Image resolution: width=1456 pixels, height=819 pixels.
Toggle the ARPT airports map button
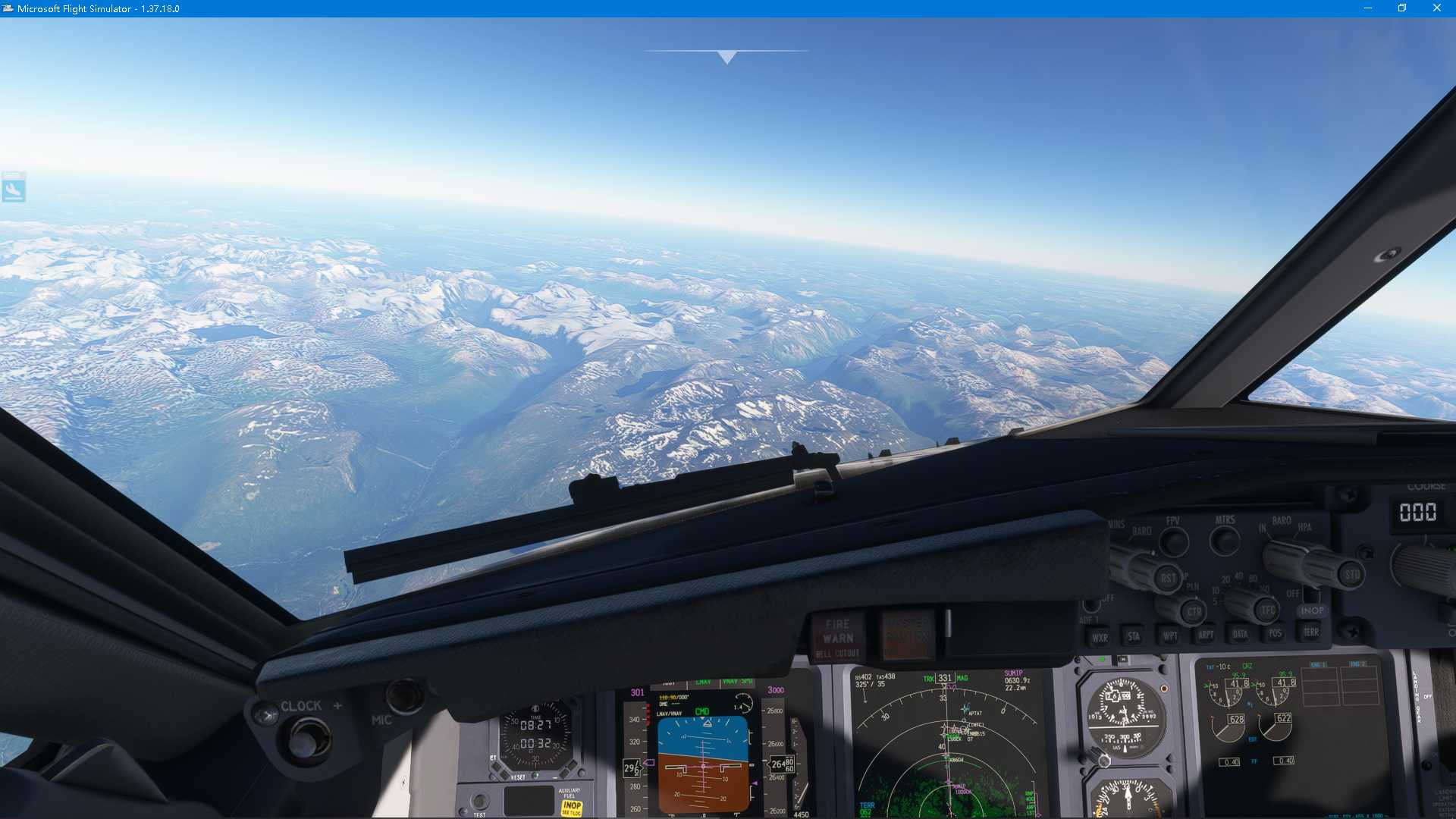(1205, 635)
